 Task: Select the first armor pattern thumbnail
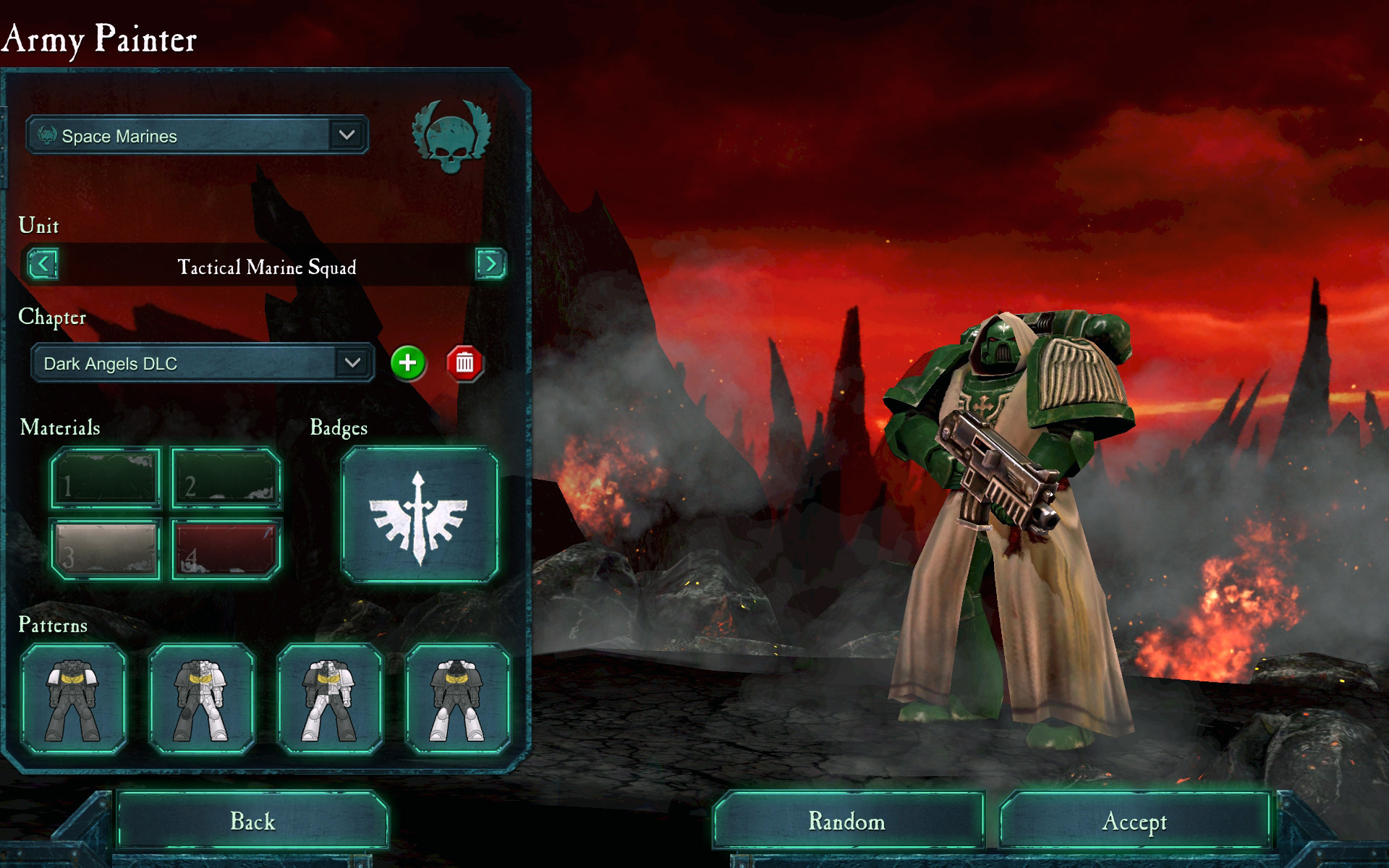[75, 697]
